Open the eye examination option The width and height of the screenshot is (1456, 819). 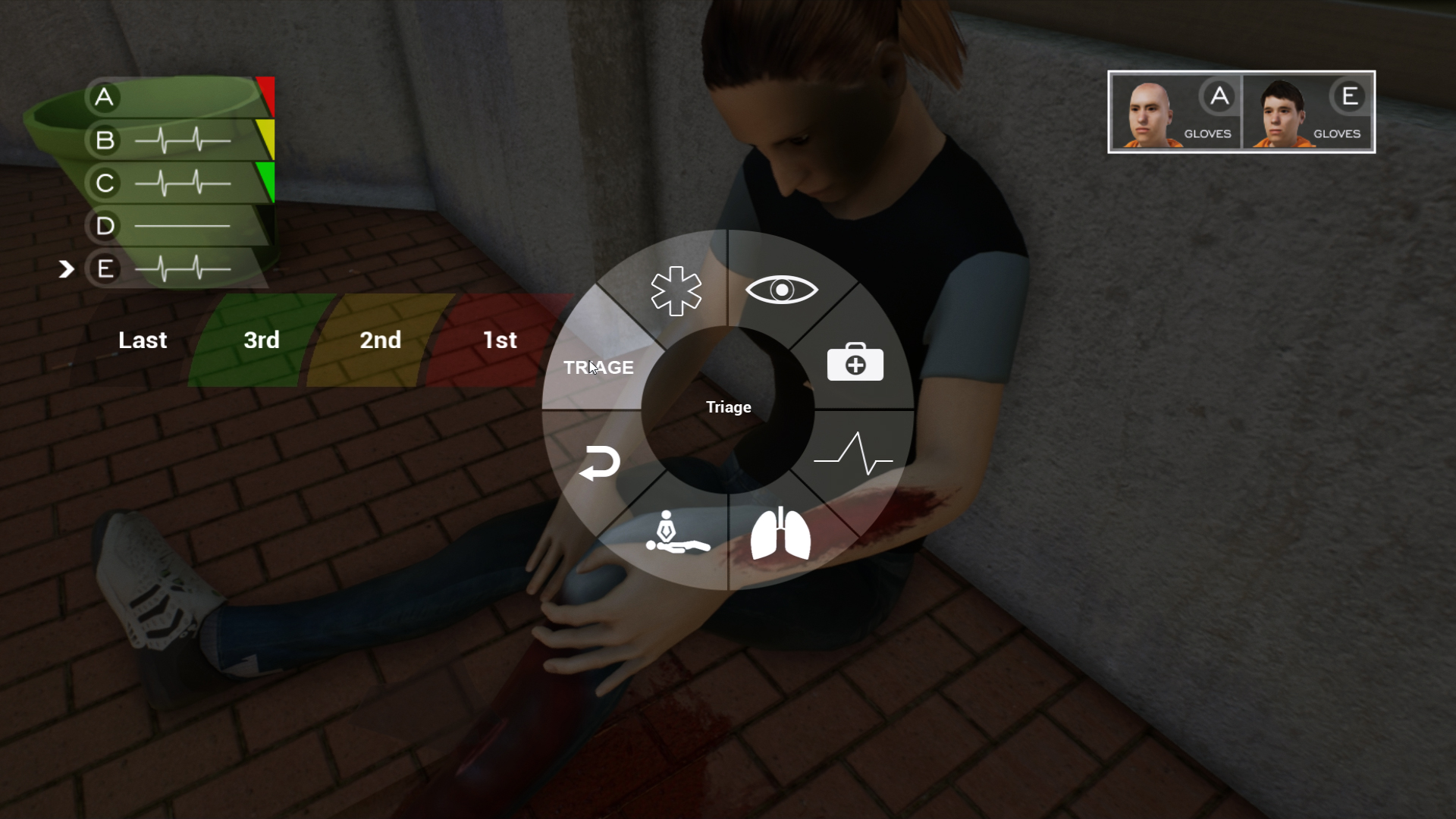[x=783, y=289]
